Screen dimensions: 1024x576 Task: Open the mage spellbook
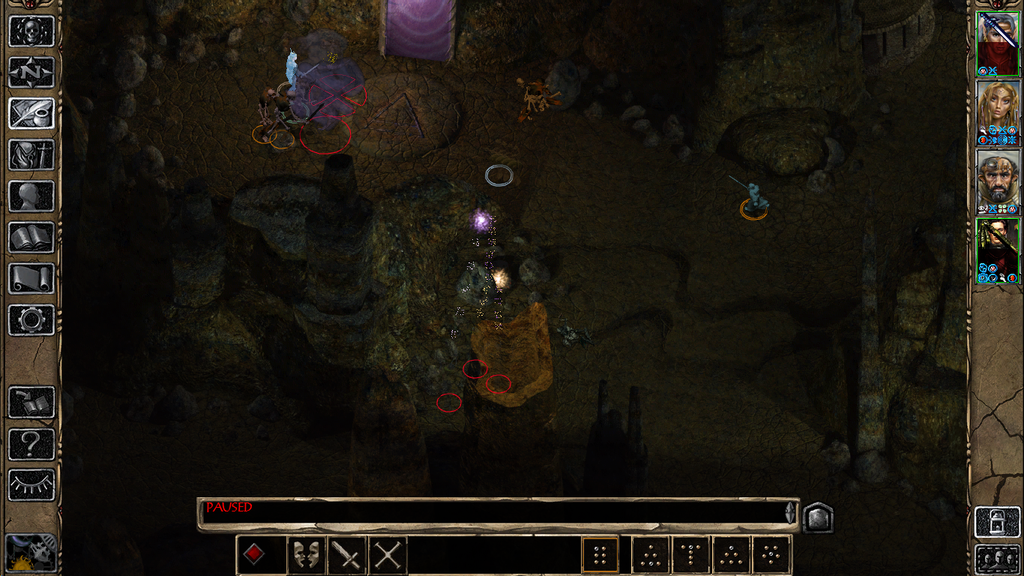[x=31, y=237]
